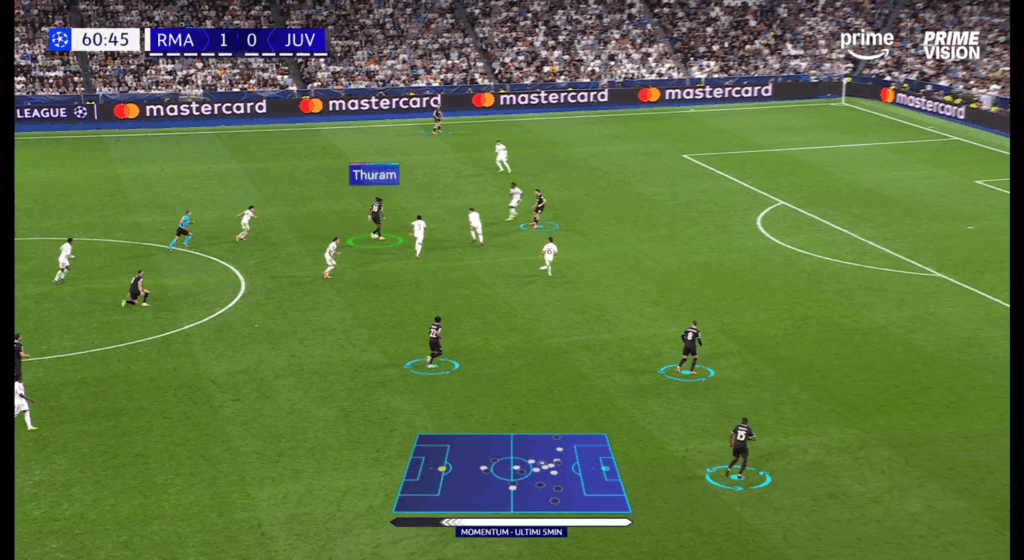Click the Momentum Ultimi 5Min label

[511, 532]
